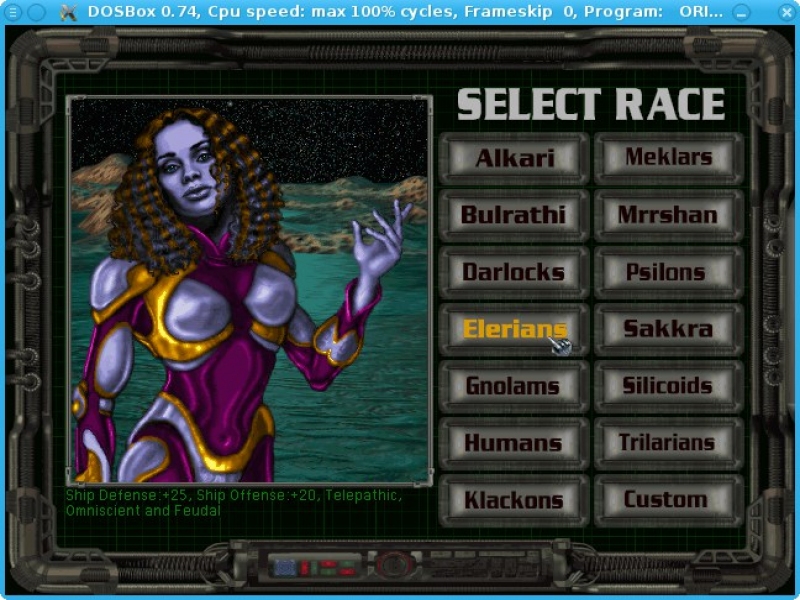Pick the Darlocks race
The width and height of the screenshot is (800, 600).
coord(514,272)
